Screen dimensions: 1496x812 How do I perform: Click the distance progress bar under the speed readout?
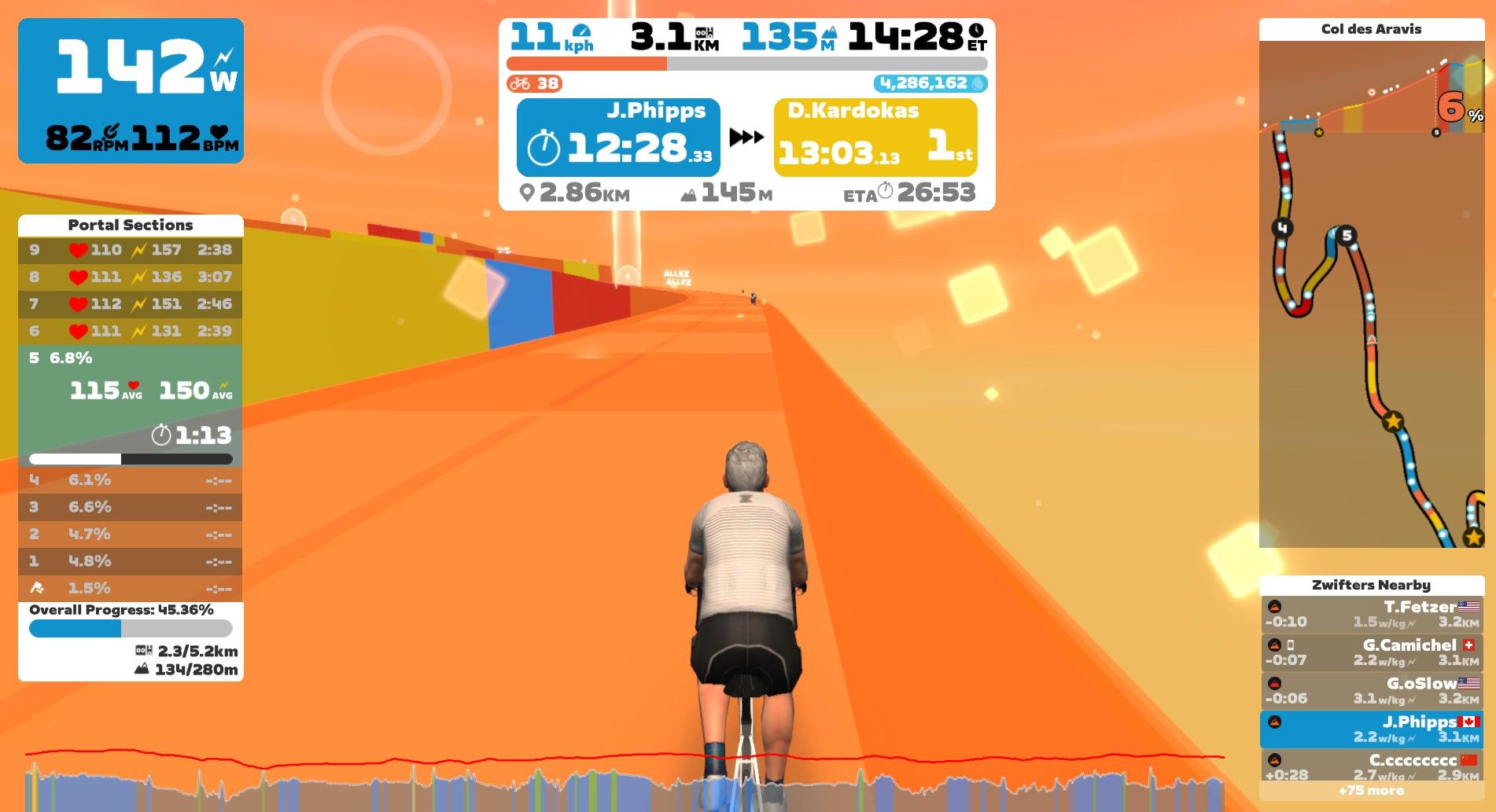pos(747,62)
